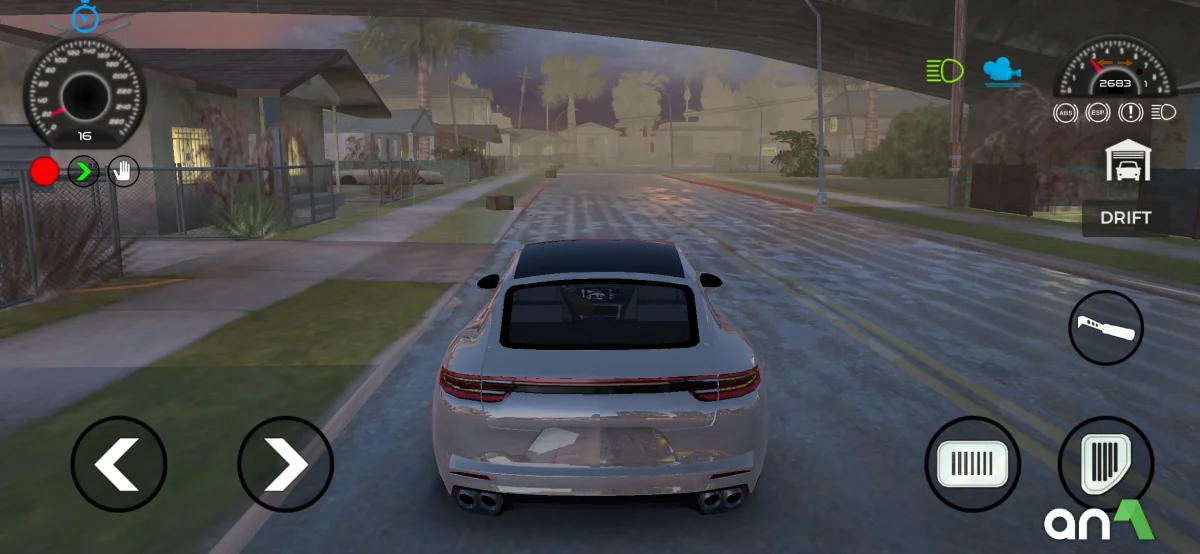
Task: Click the red record circle button
Action: coord(44,172)
